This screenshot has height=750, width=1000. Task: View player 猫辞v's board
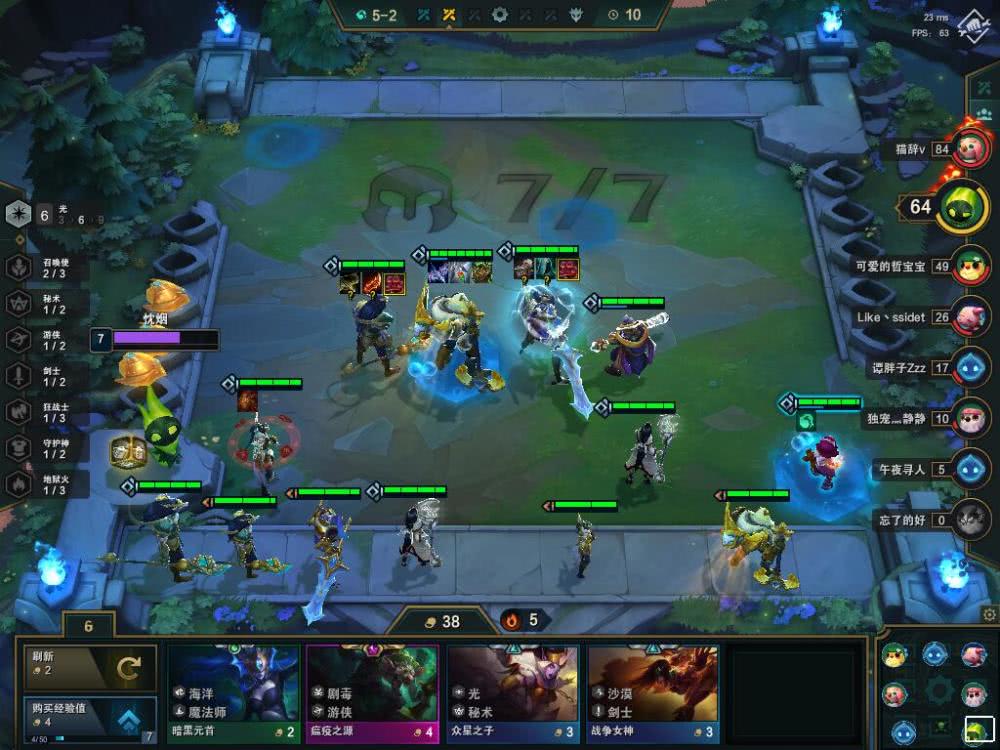tap(969, 149)
